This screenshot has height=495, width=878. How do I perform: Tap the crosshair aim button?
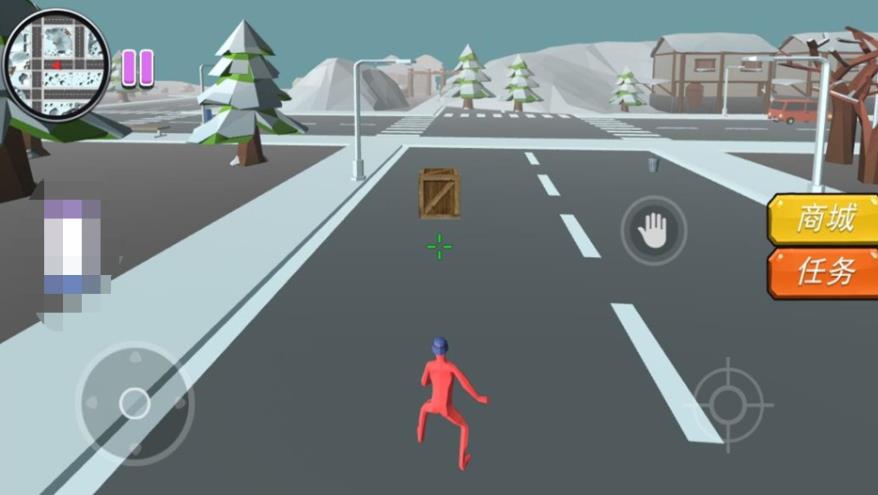(728, 404)
